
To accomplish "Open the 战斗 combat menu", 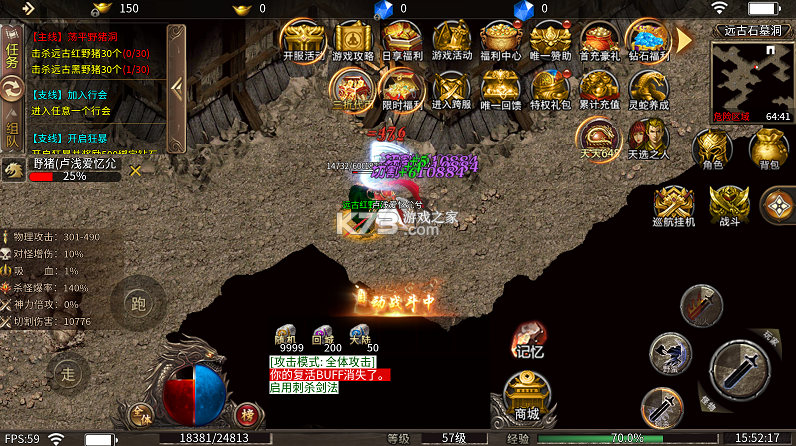I will tap(729, 205).
